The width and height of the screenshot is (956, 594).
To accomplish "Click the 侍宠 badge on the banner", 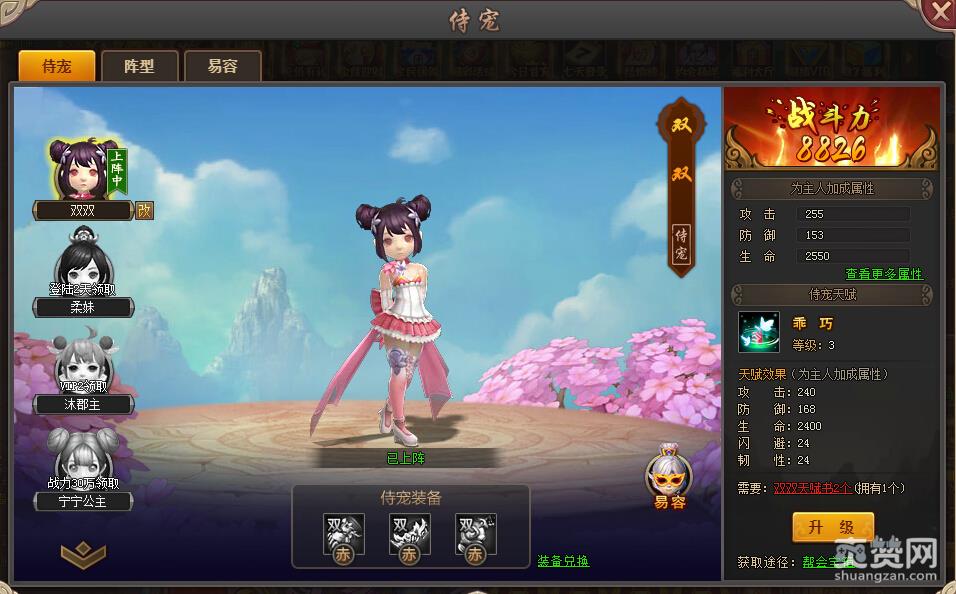I will (680, 243).
